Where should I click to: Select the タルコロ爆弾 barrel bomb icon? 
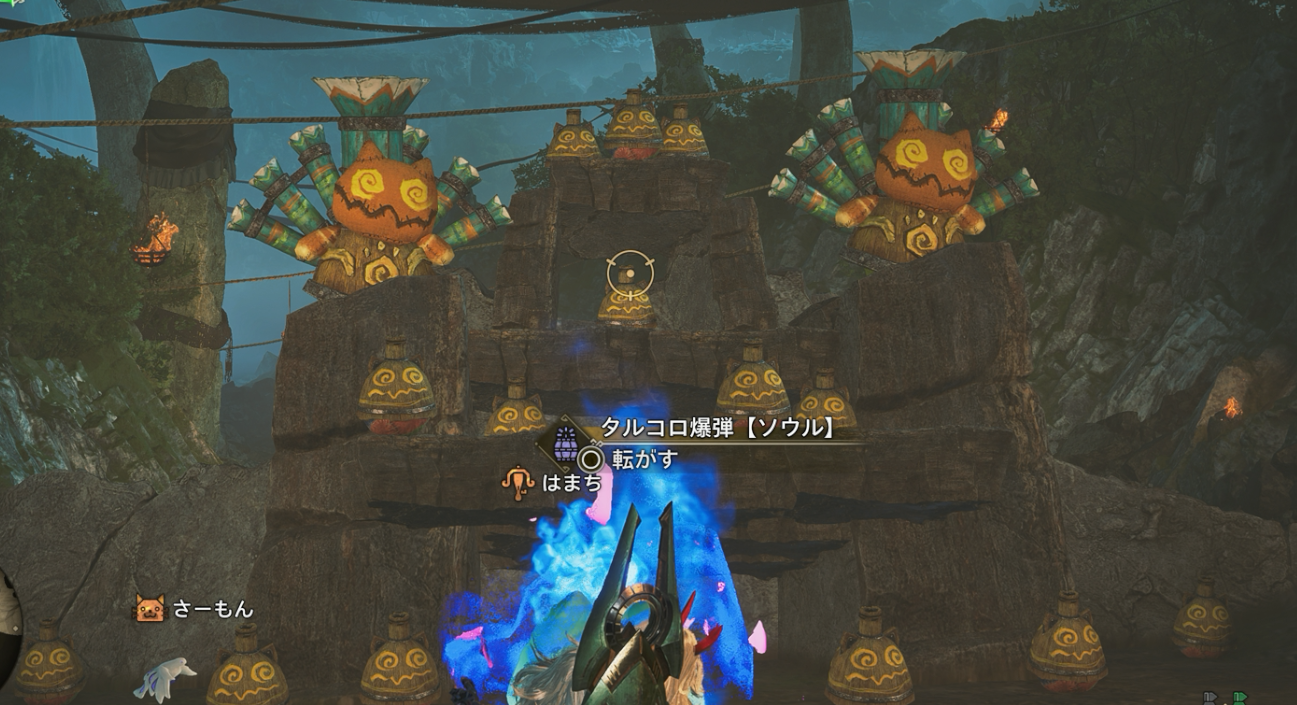click(566, 441)
